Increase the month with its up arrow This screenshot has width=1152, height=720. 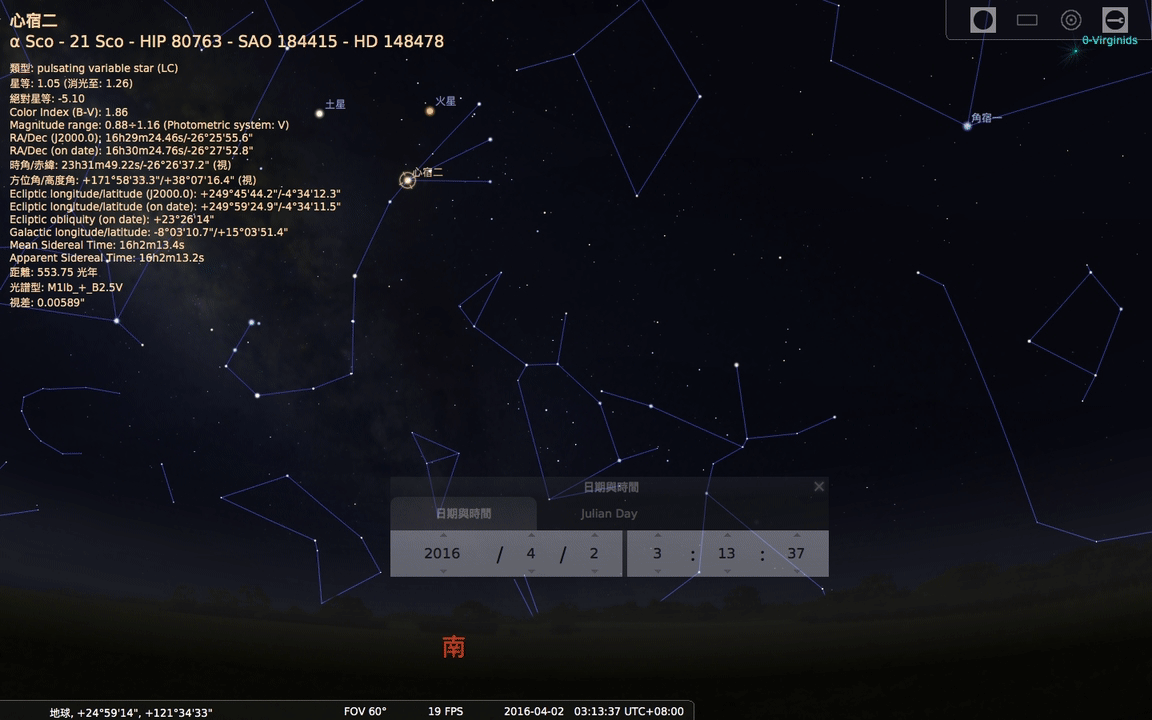(x=531, y=535)
